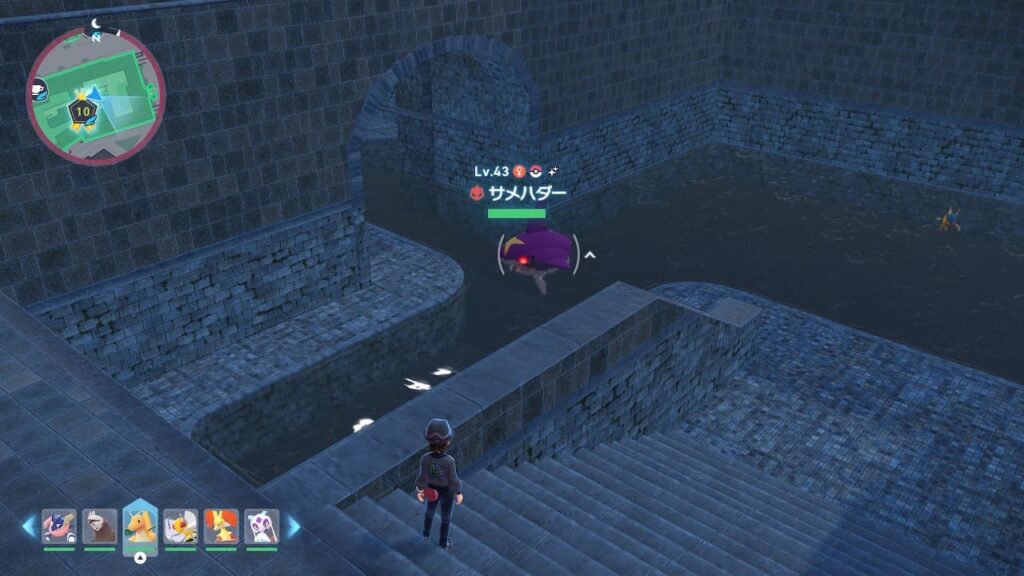Select the Greninja party slot

59,526
